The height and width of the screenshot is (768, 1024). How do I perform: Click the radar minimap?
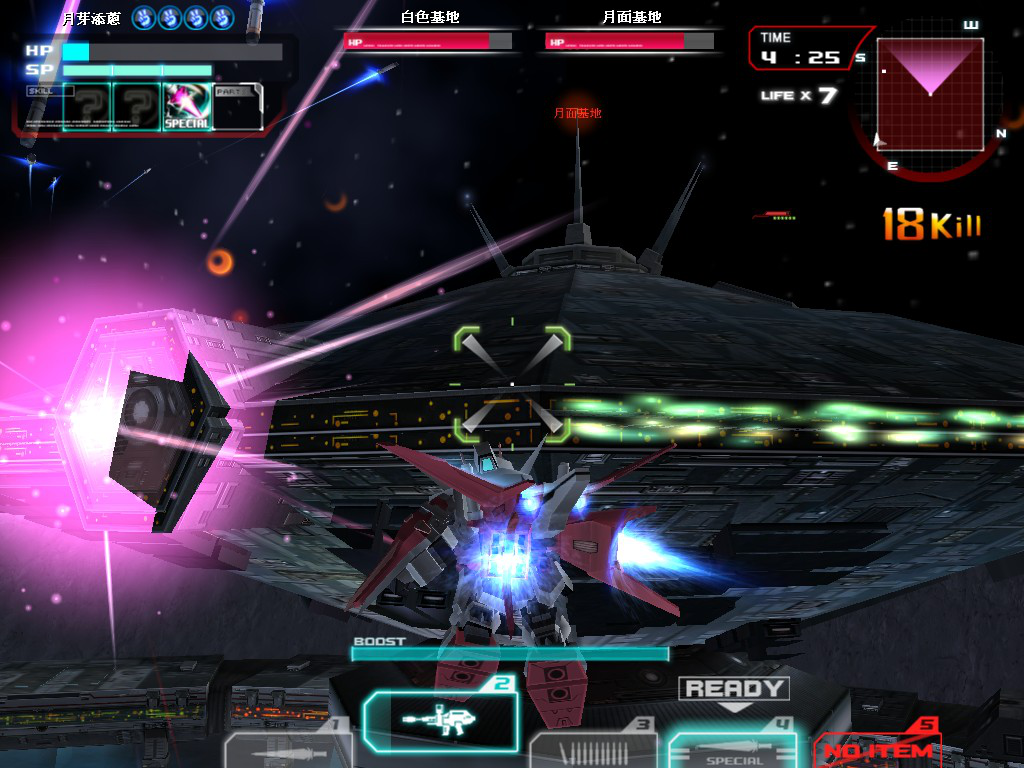[x=930, y=95]
